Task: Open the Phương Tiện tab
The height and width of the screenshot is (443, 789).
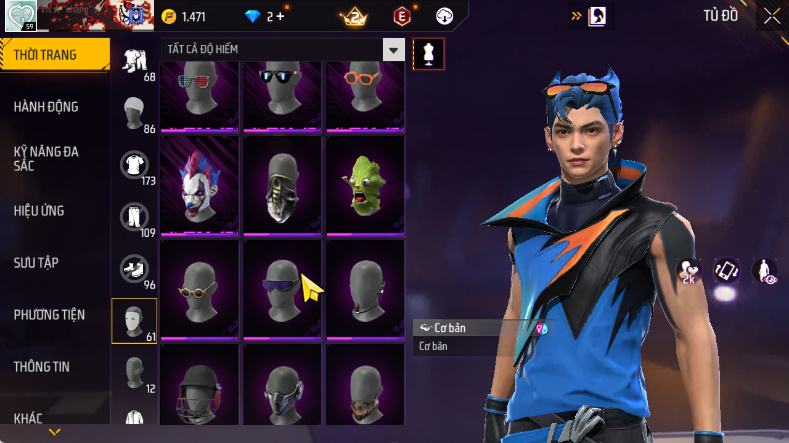Action: coord(49,315)
